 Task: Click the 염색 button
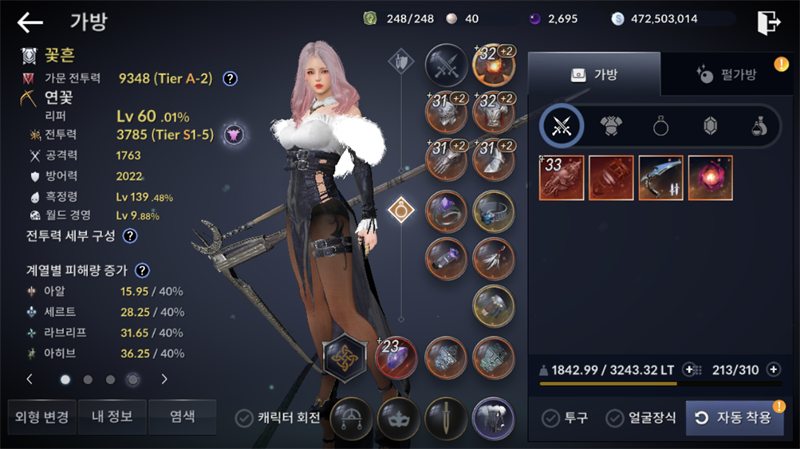click(x=182, y=416)
